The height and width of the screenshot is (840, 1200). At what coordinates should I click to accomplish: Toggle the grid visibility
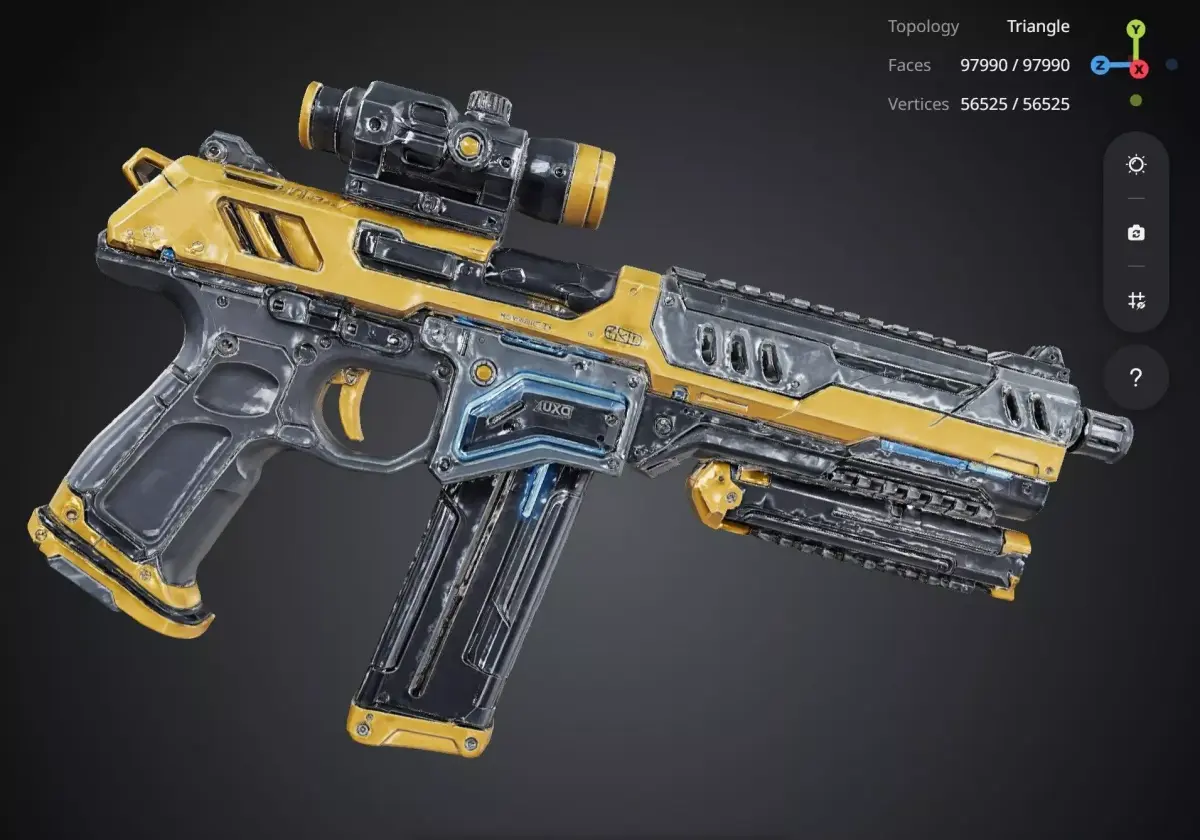(x=1136, y=300)
